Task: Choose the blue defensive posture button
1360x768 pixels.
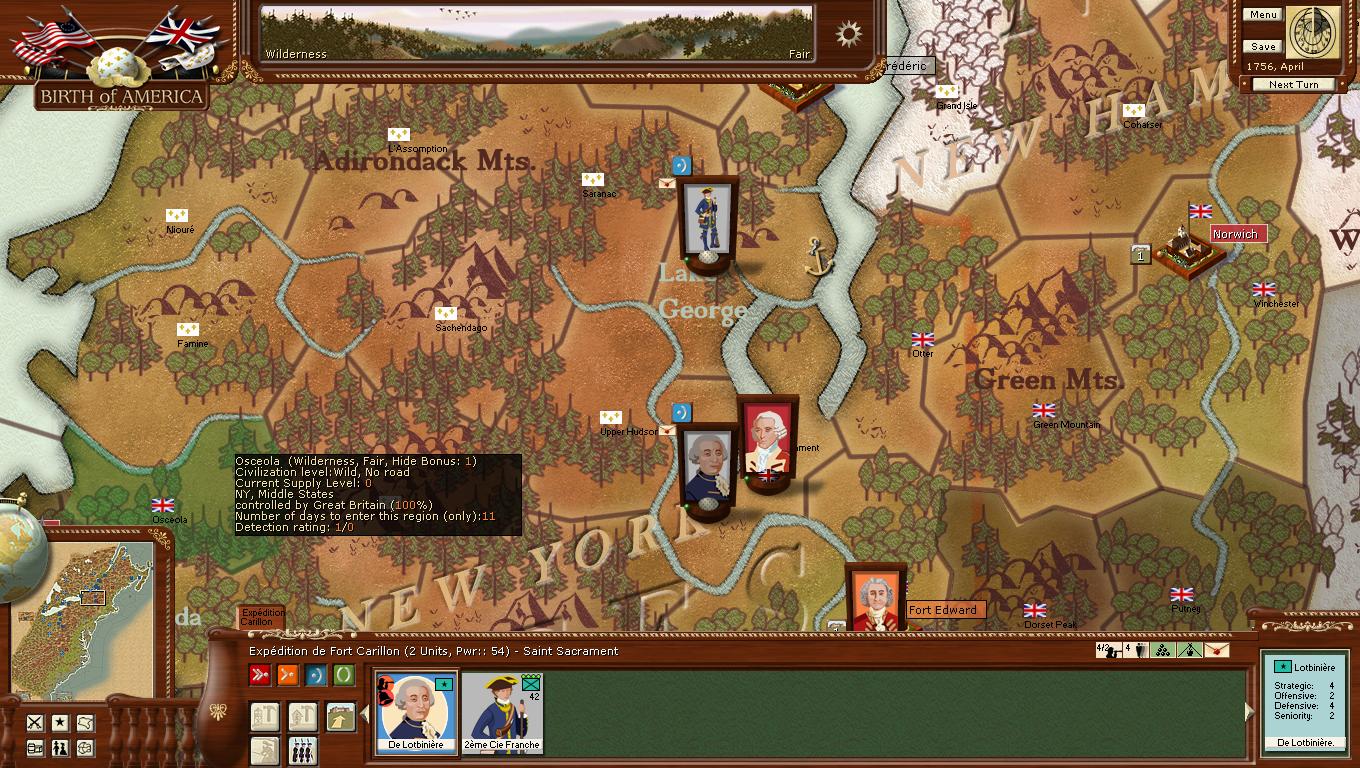Action: pyautogui.click(x=316, y=675)
